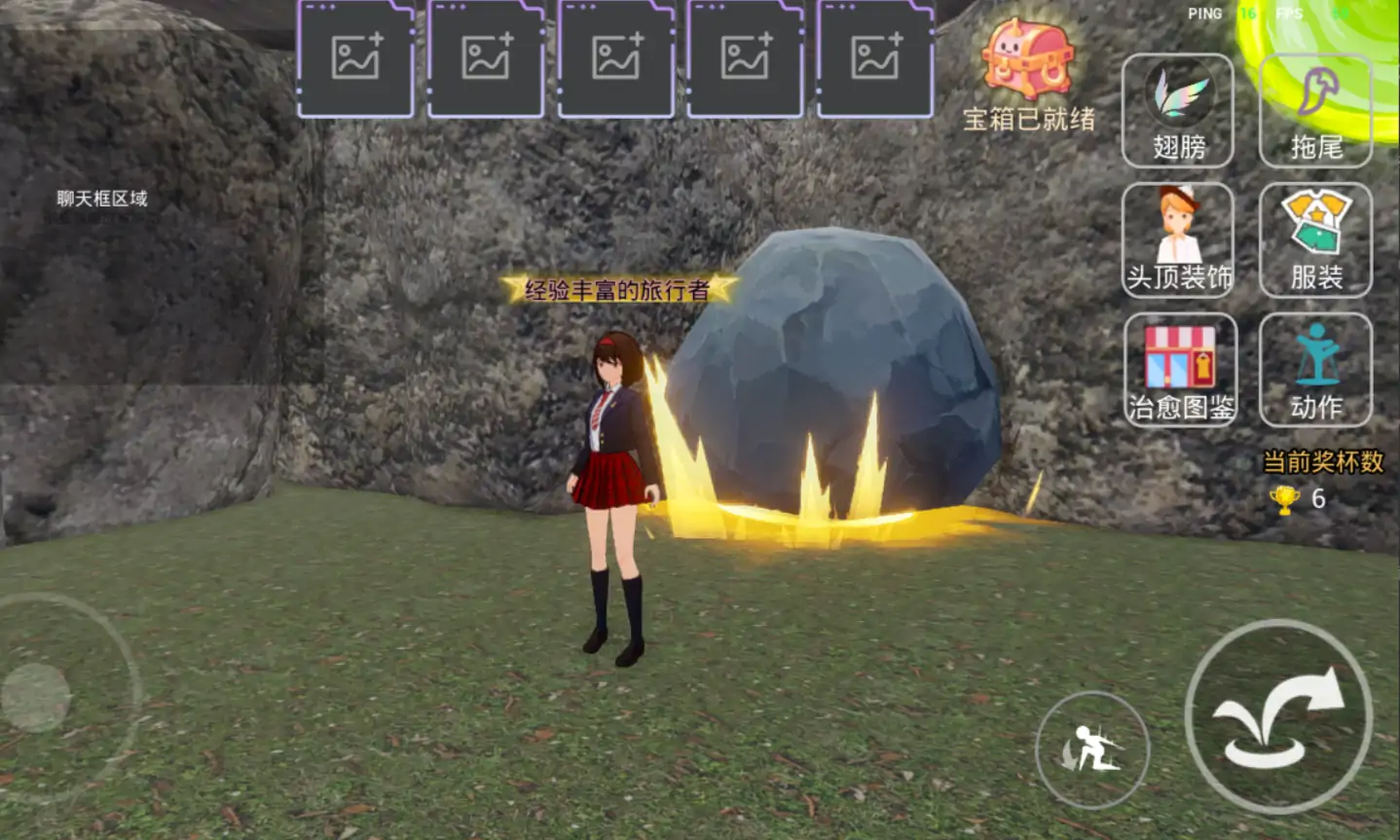The width and height of the screenshot is (1400, 840).
Task: Open the 拖尾 trail menu
Action: (x=1315, y=111)
